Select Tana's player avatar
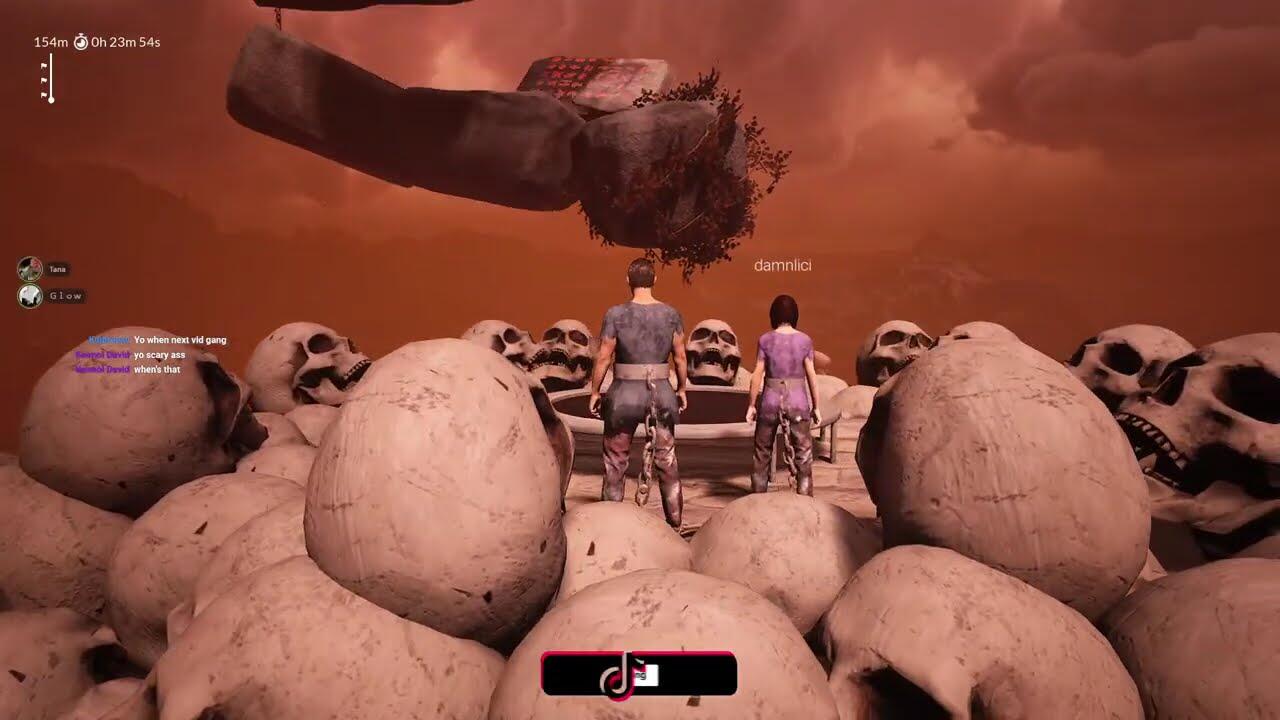 (30, 269)
